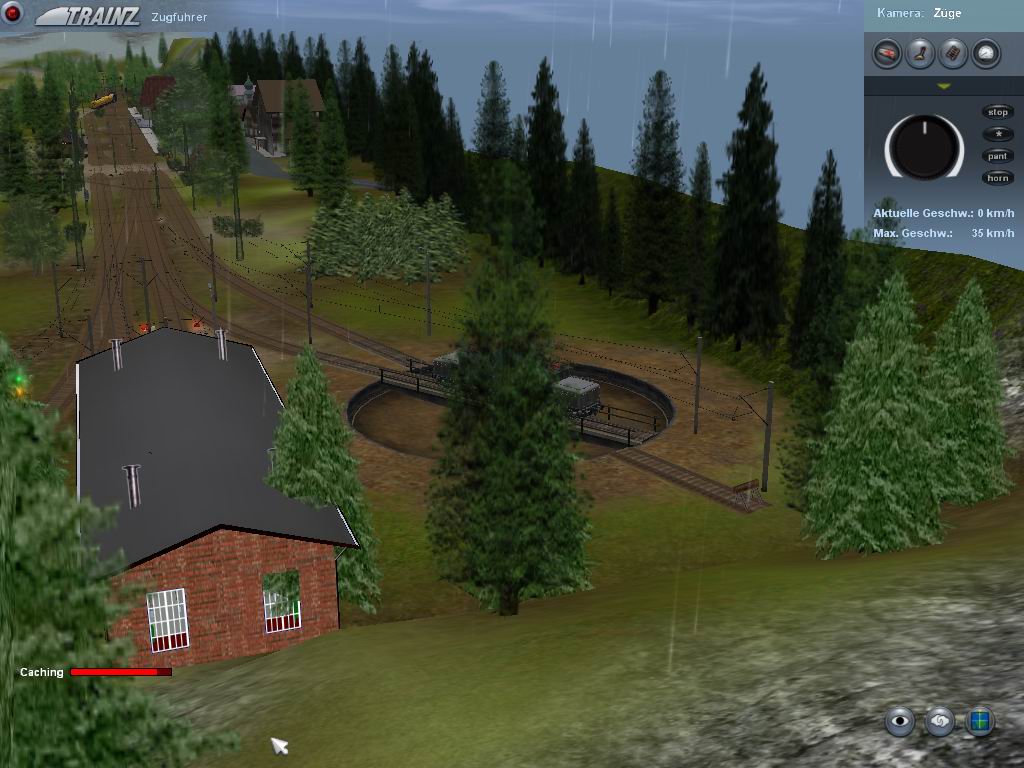
Task: Open the weather cloud icon
Action: (x=940, y=720)
